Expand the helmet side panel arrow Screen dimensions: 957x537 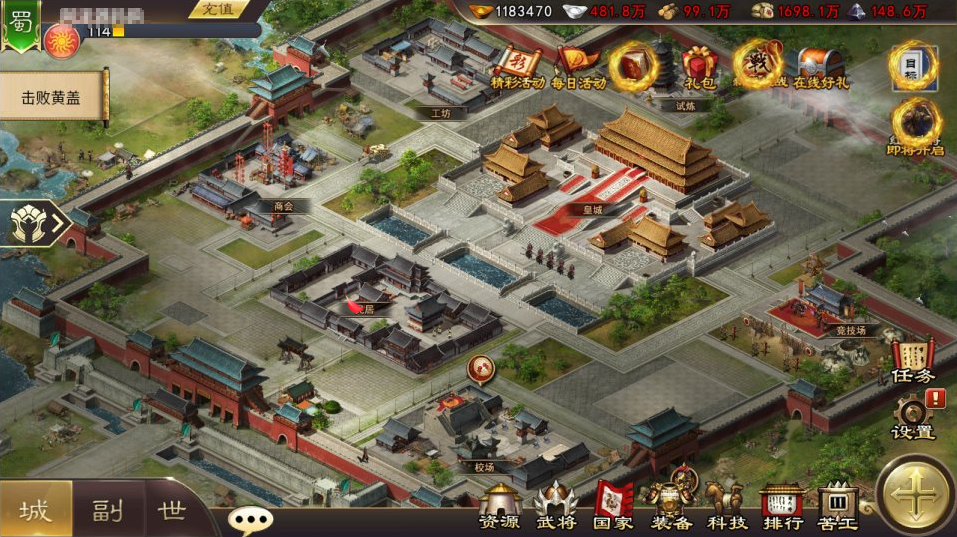pos(32,222)
